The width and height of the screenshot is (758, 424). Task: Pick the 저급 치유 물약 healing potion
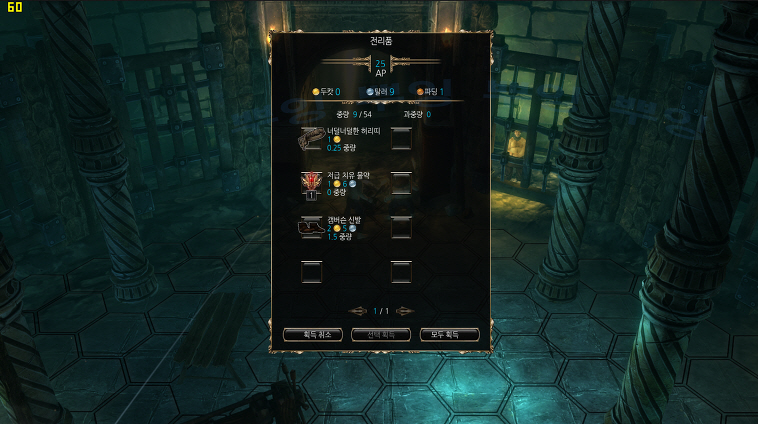point(312,183)
